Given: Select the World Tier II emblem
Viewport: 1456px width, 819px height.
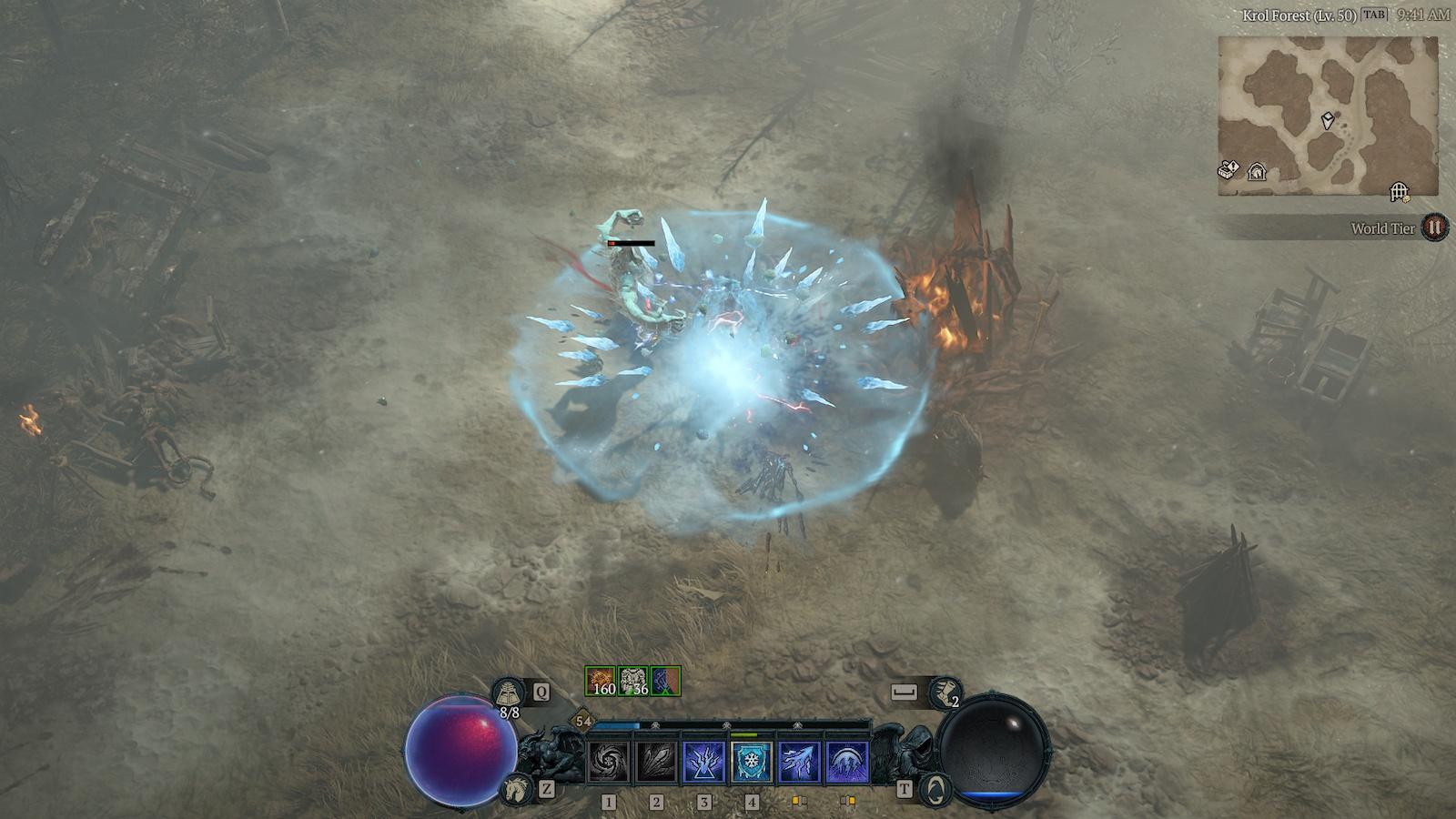Looking at the screenshot, I should [1435, 227].
